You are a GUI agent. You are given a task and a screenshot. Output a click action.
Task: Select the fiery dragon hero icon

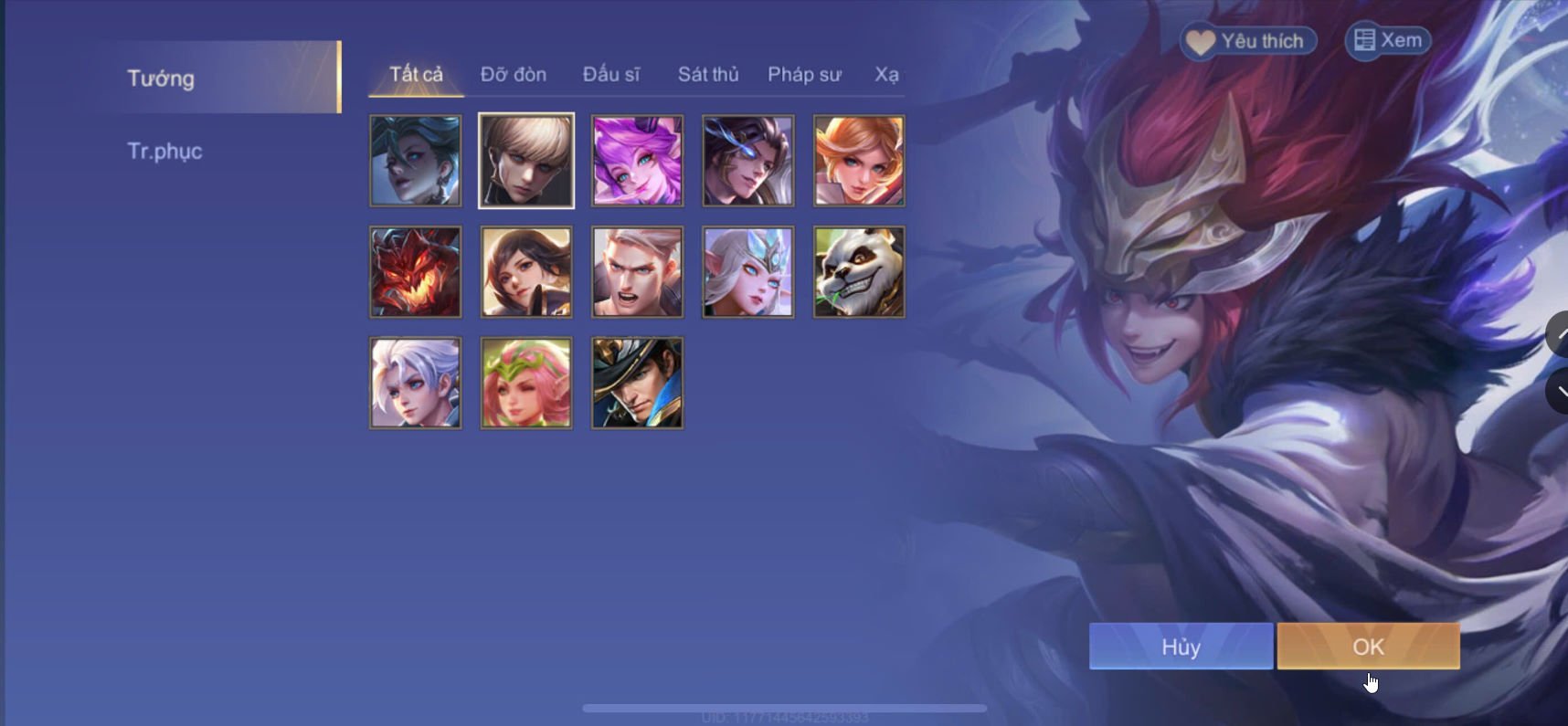(416, 271)
